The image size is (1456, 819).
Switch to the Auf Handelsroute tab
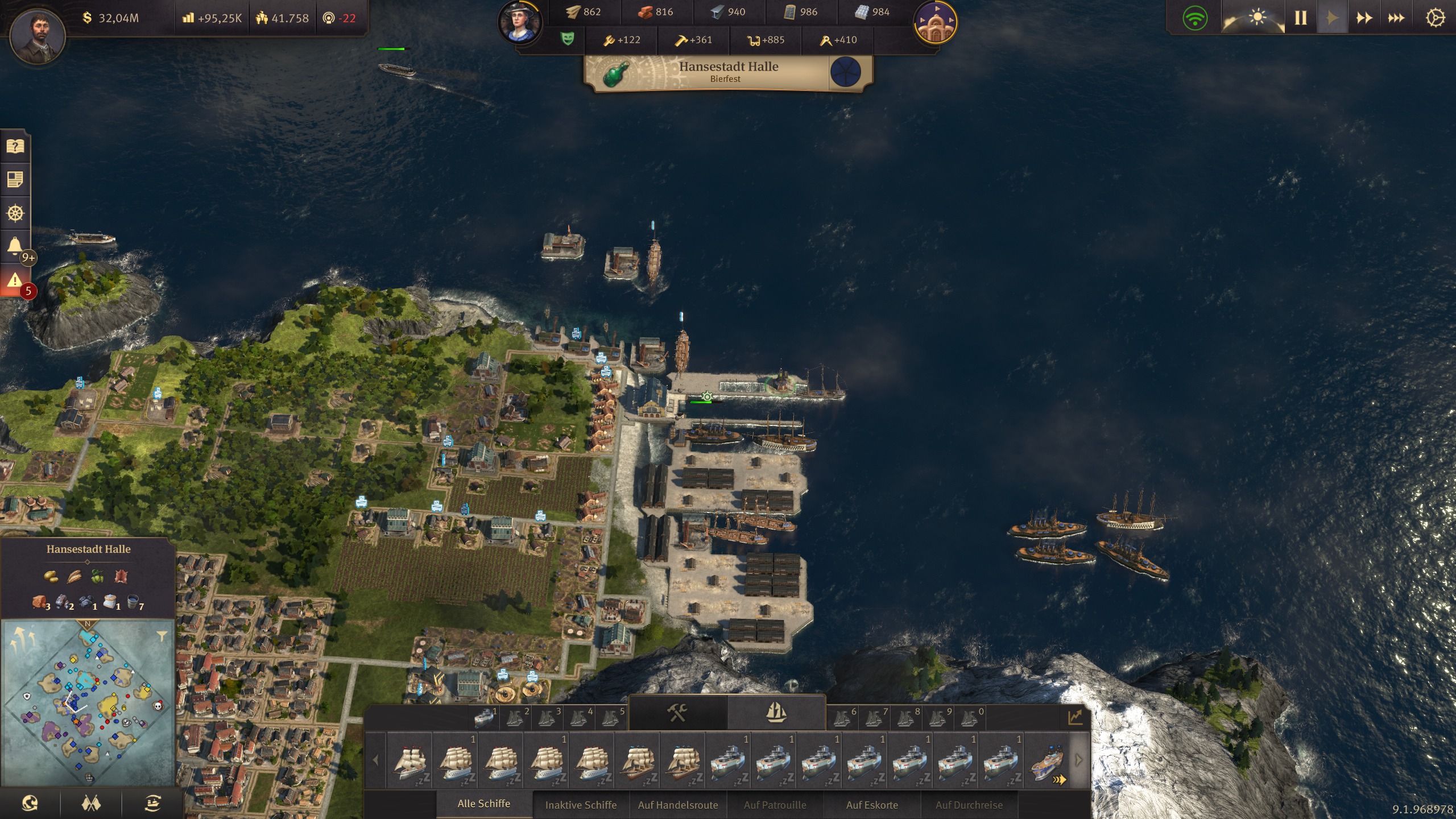pyautogui.click(x=679, y=805)
